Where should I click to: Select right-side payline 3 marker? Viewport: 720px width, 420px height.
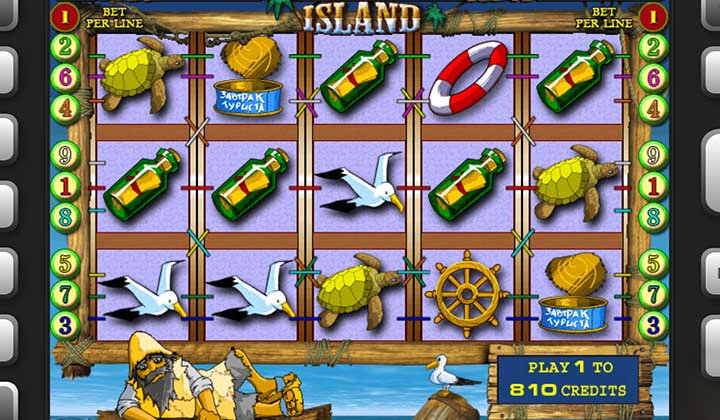(x=653, y=324)
